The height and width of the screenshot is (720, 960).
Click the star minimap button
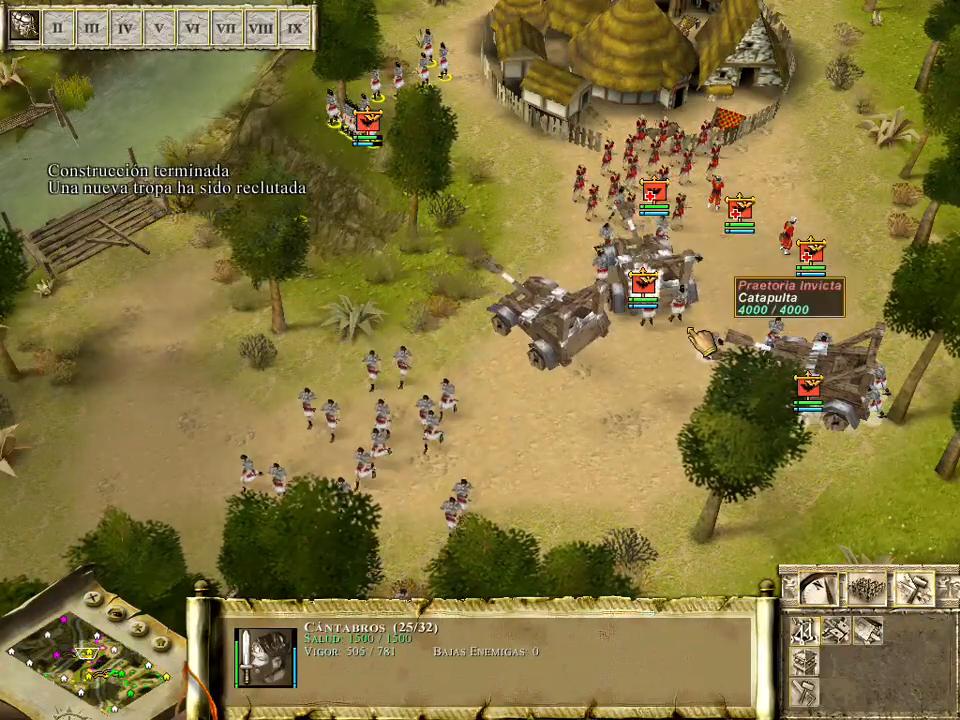click(x=141, y=628)
